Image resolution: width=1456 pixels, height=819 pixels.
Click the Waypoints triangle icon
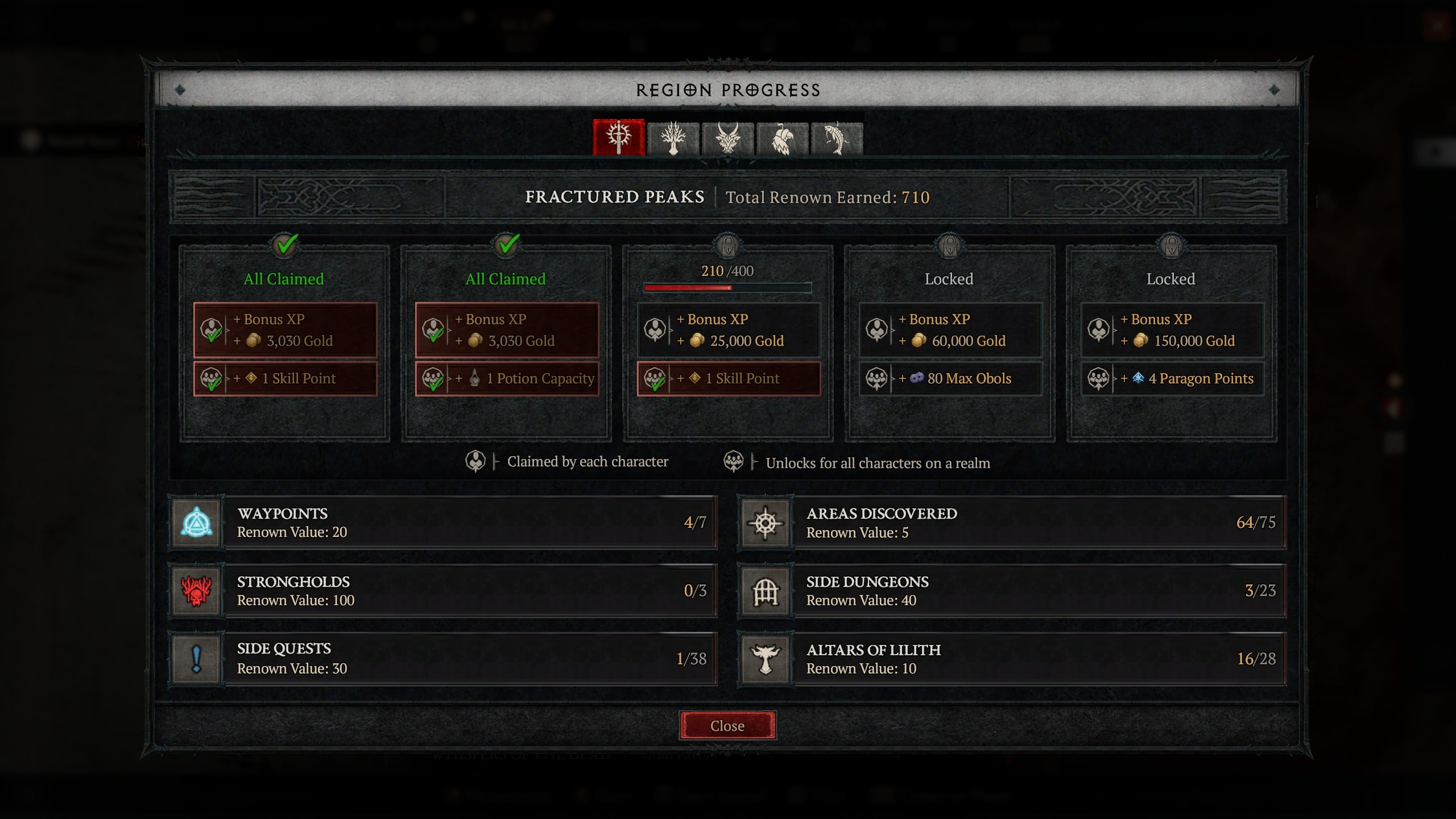197,523
